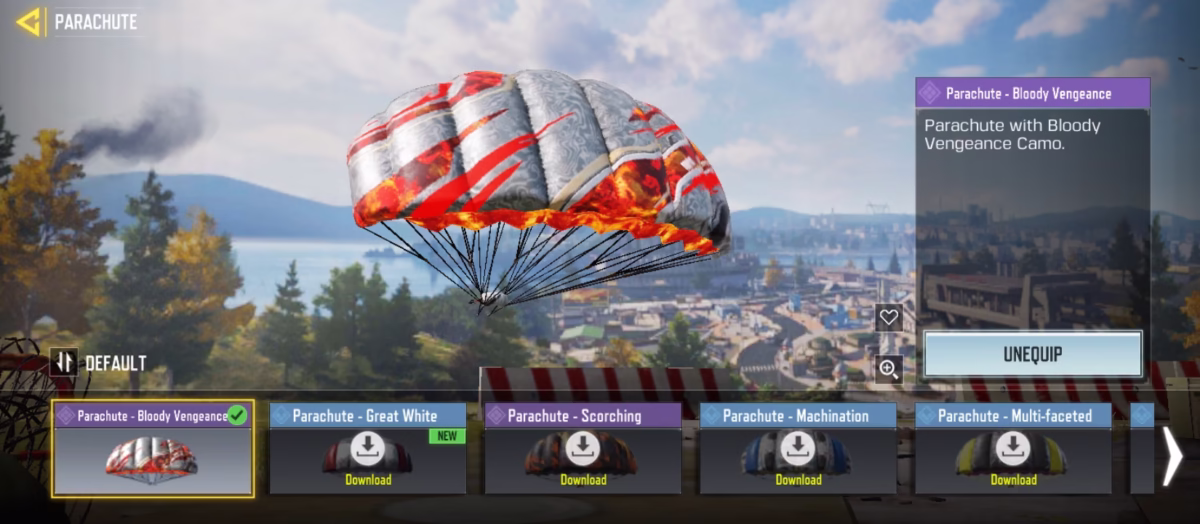Download the Great White parachute
The image size is (1200, 524).
point(367,450)
